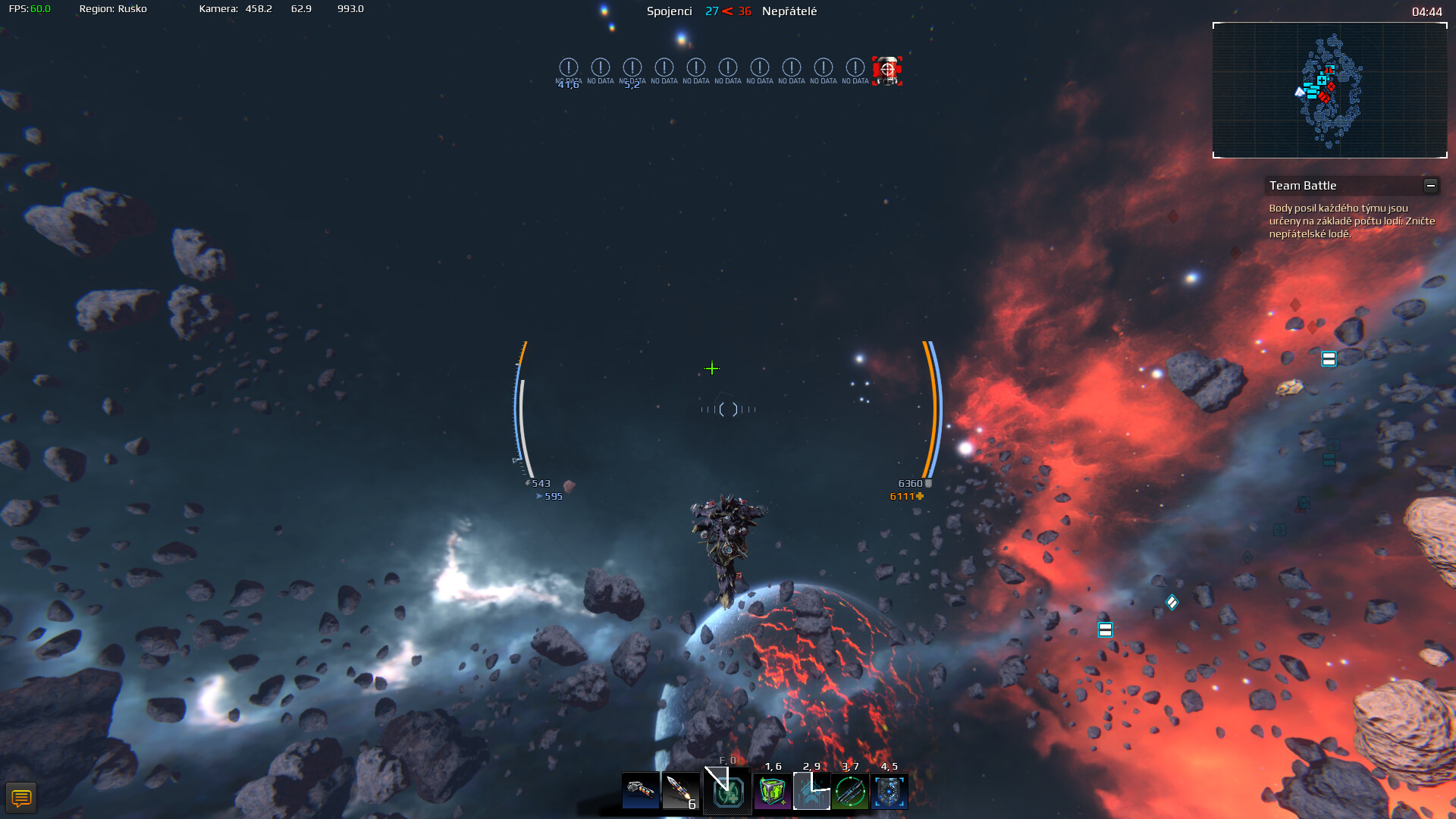
Task: Click the Spojenci score showing 27
Action: [711, 11]
